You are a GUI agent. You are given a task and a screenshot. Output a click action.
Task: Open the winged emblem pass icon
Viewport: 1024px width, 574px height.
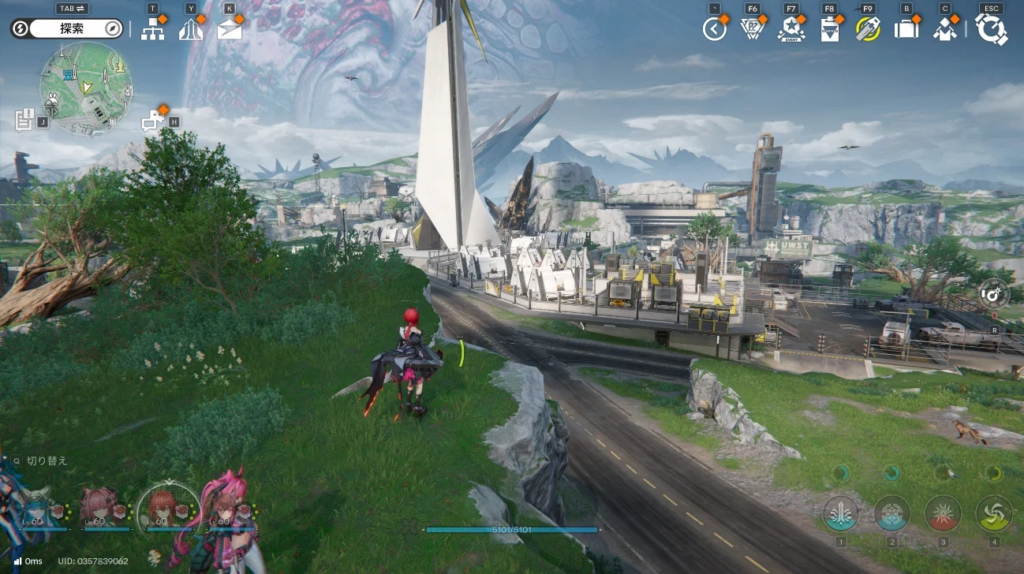753,29
